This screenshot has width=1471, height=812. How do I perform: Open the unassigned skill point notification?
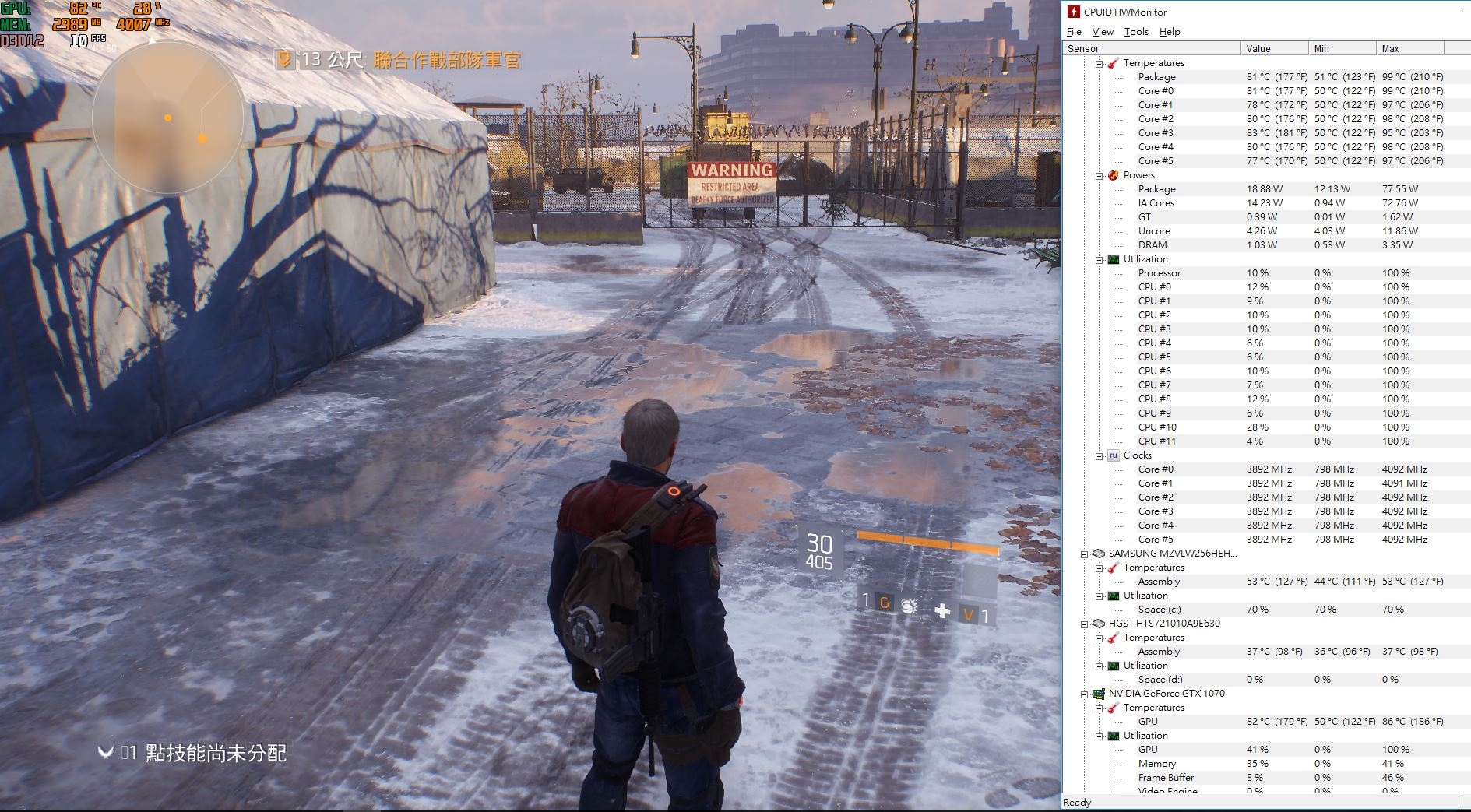(192, 753)
